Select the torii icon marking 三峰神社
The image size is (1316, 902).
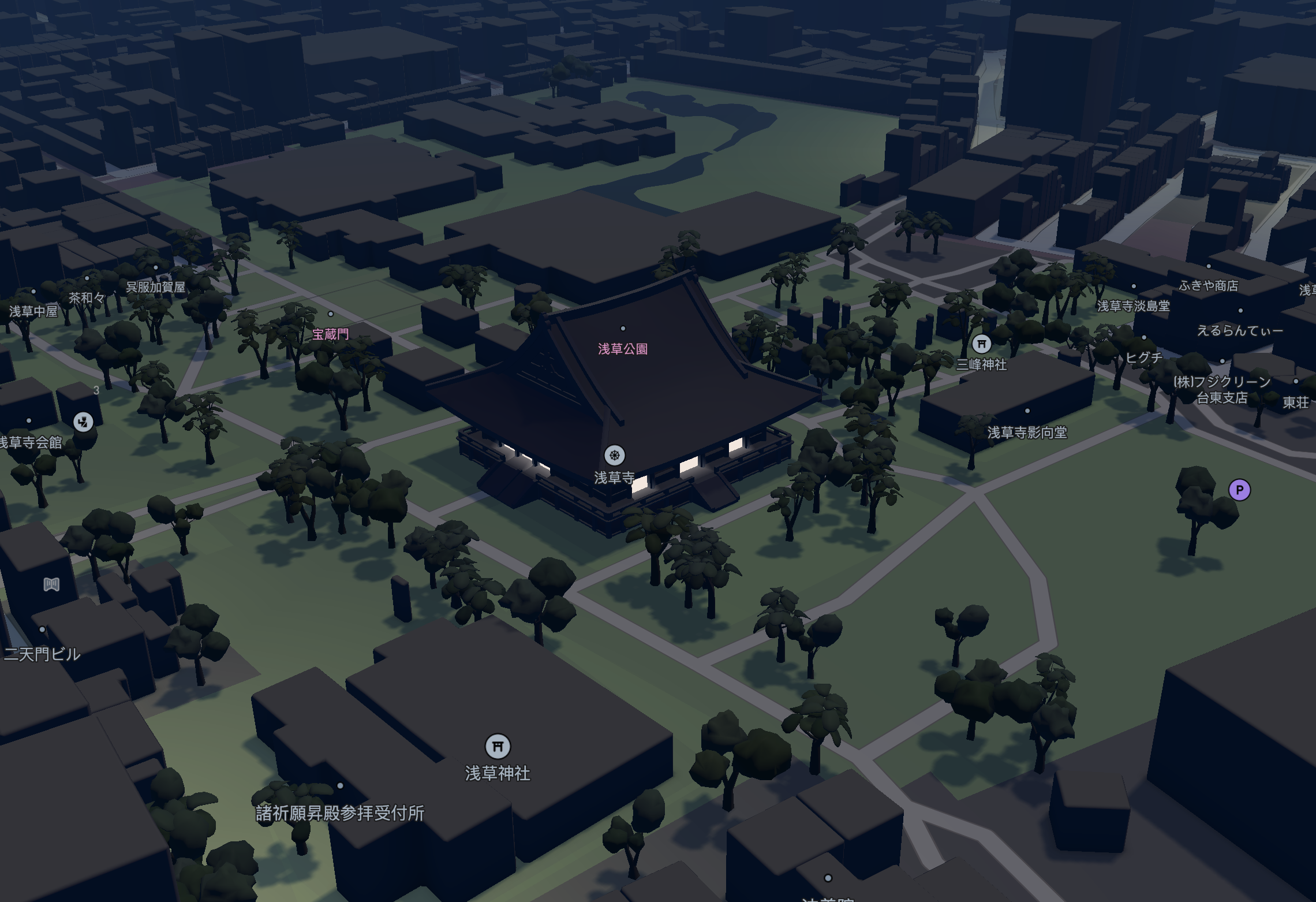point(982,344)
